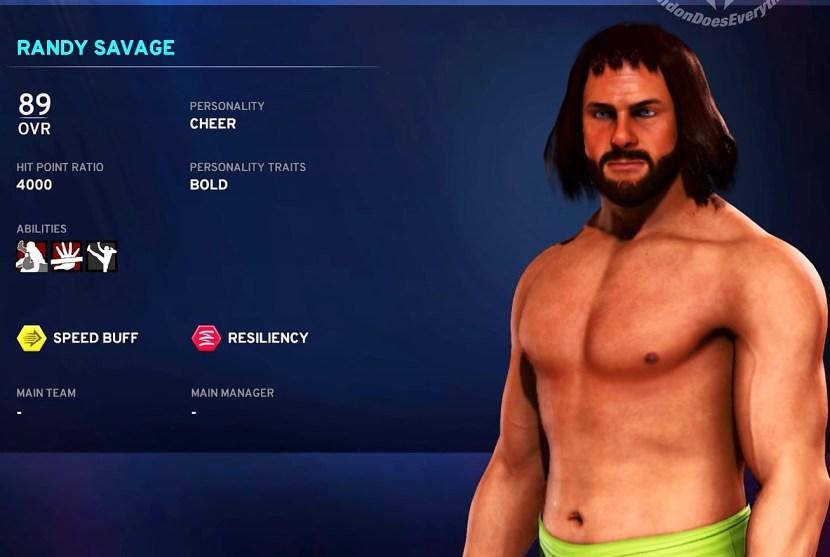Click the yellow Speed Buff hexagon icon
830x557 pixels.
point(31,338)
